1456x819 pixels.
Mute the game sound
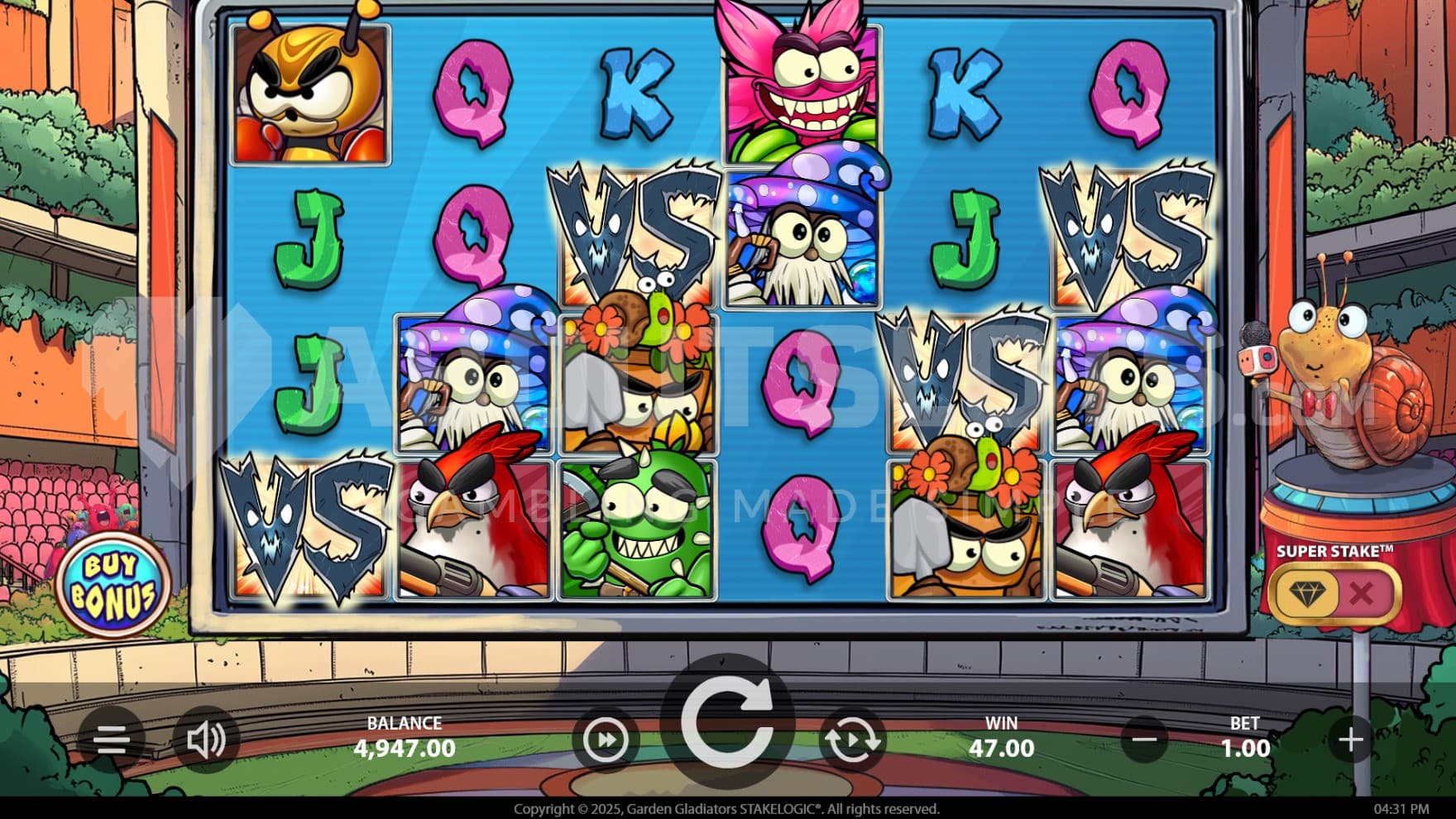tap(205, 739)
